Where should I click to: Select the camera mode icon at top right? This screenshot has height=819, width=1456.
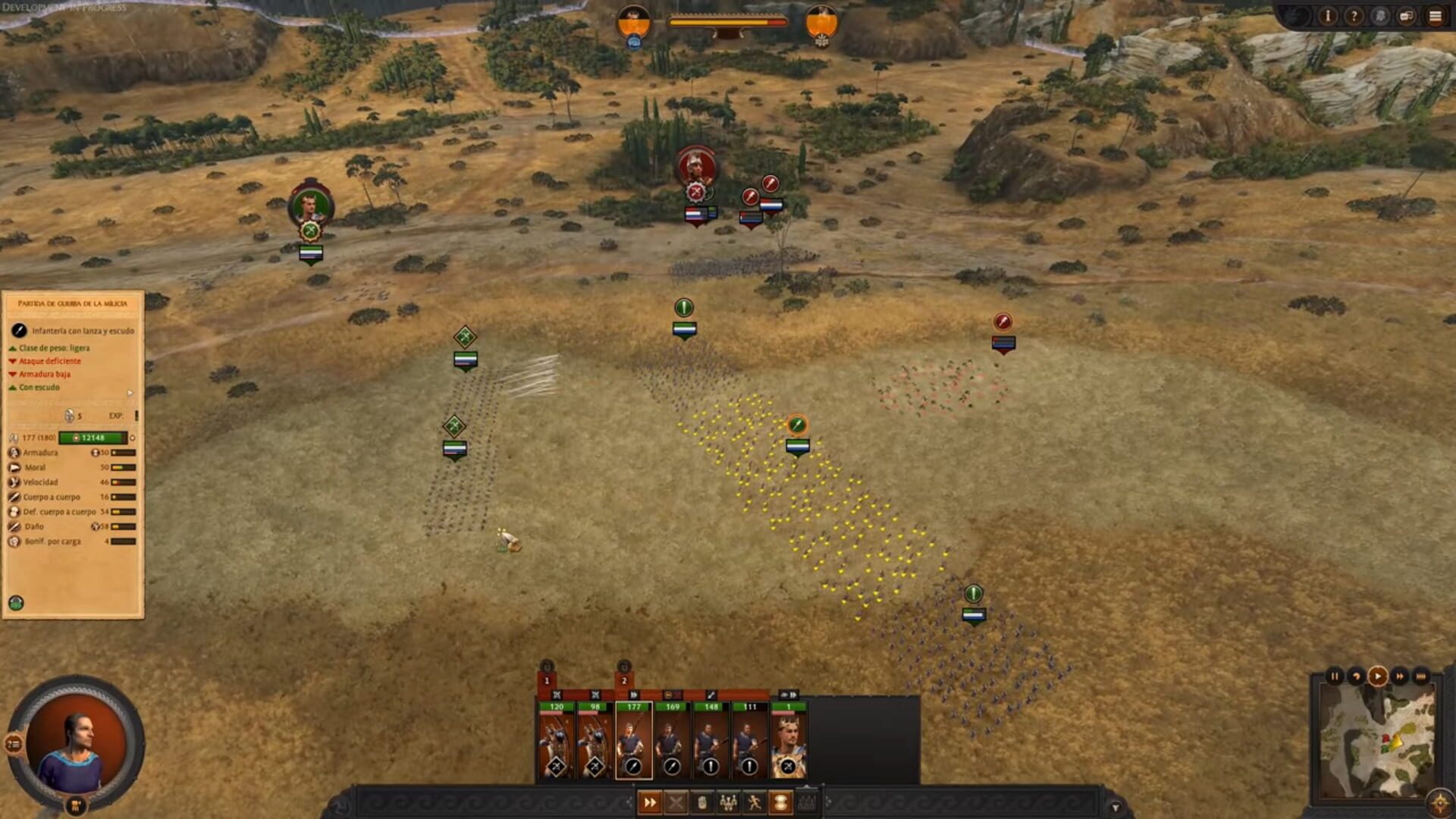(1405, 15)
